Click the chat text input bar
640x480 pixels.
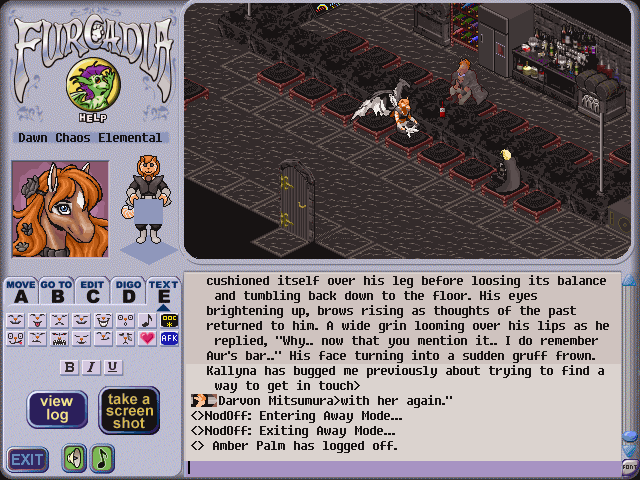click(x=400, y=467)
